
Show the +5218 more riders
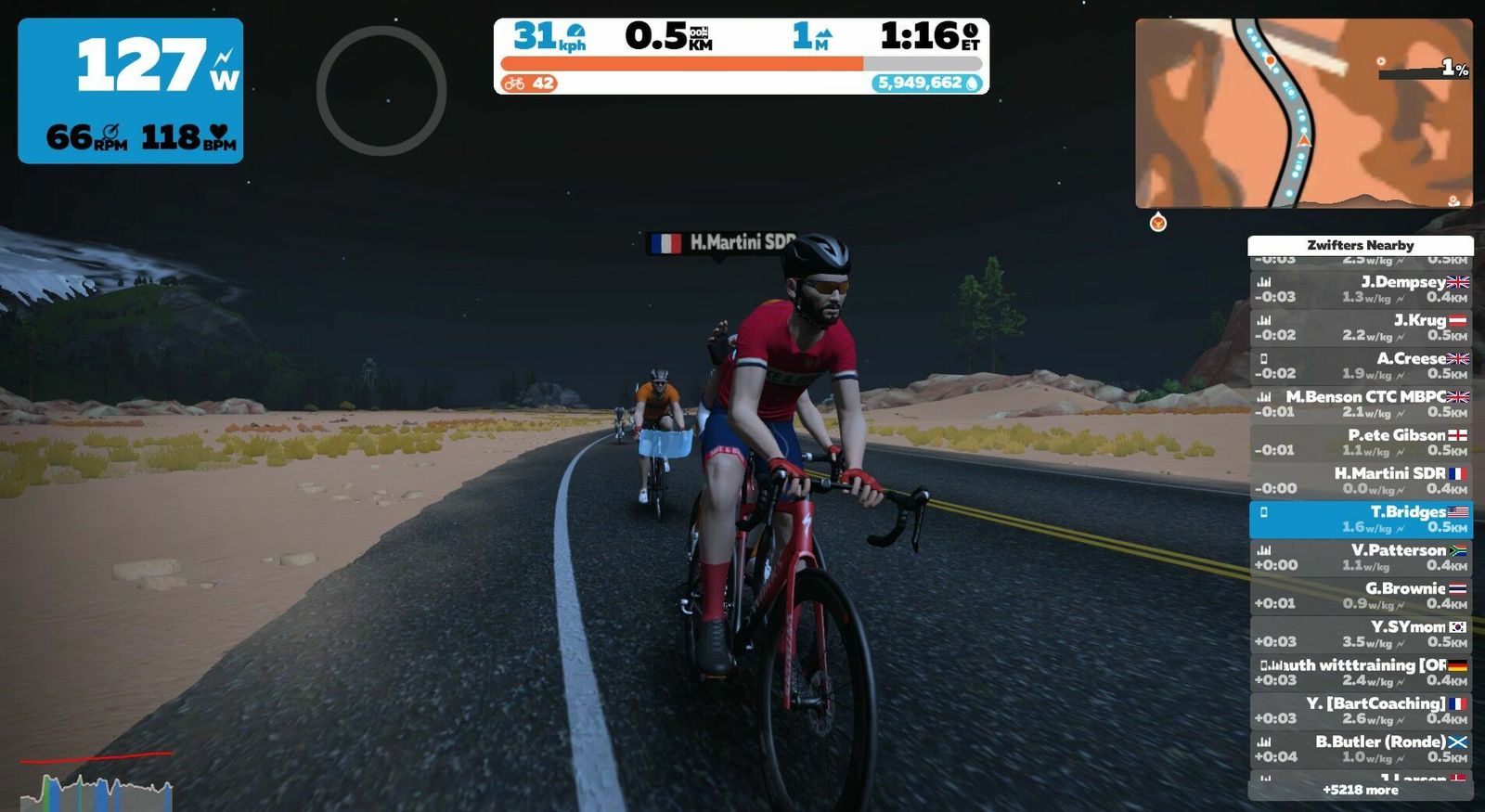pyautogui.click(x=1361, y=790)
